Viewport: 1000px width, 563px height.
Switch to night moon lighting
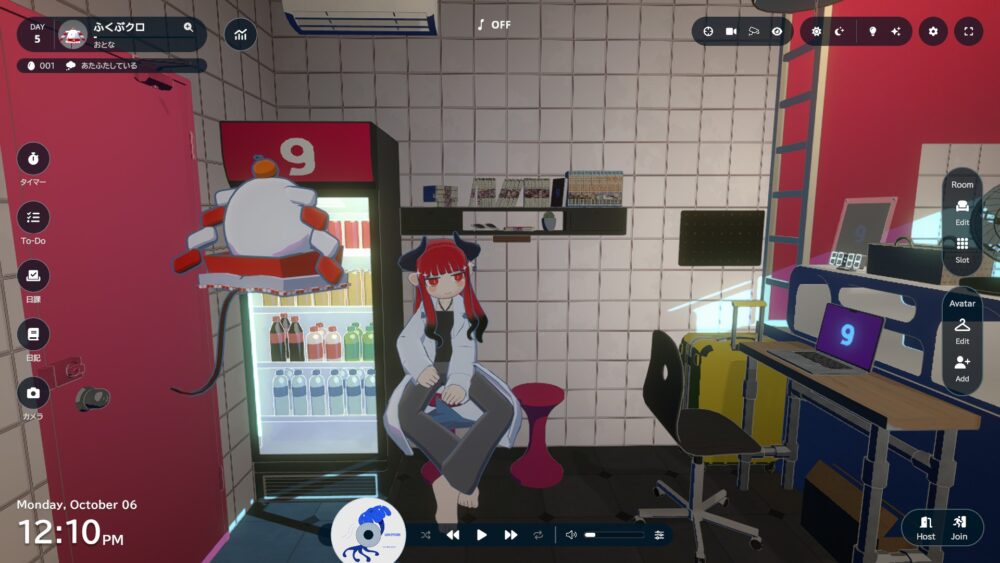840,32
